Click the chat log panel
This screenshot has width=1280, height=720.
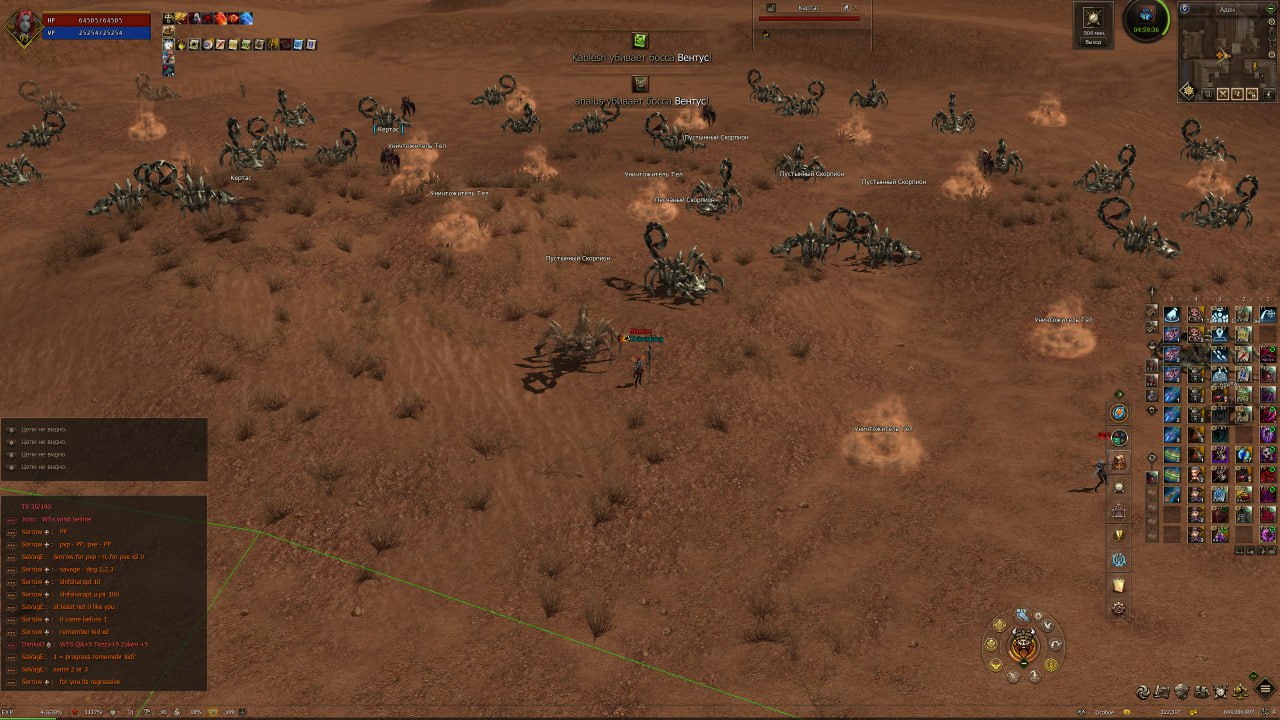click(x=104, y=593)
